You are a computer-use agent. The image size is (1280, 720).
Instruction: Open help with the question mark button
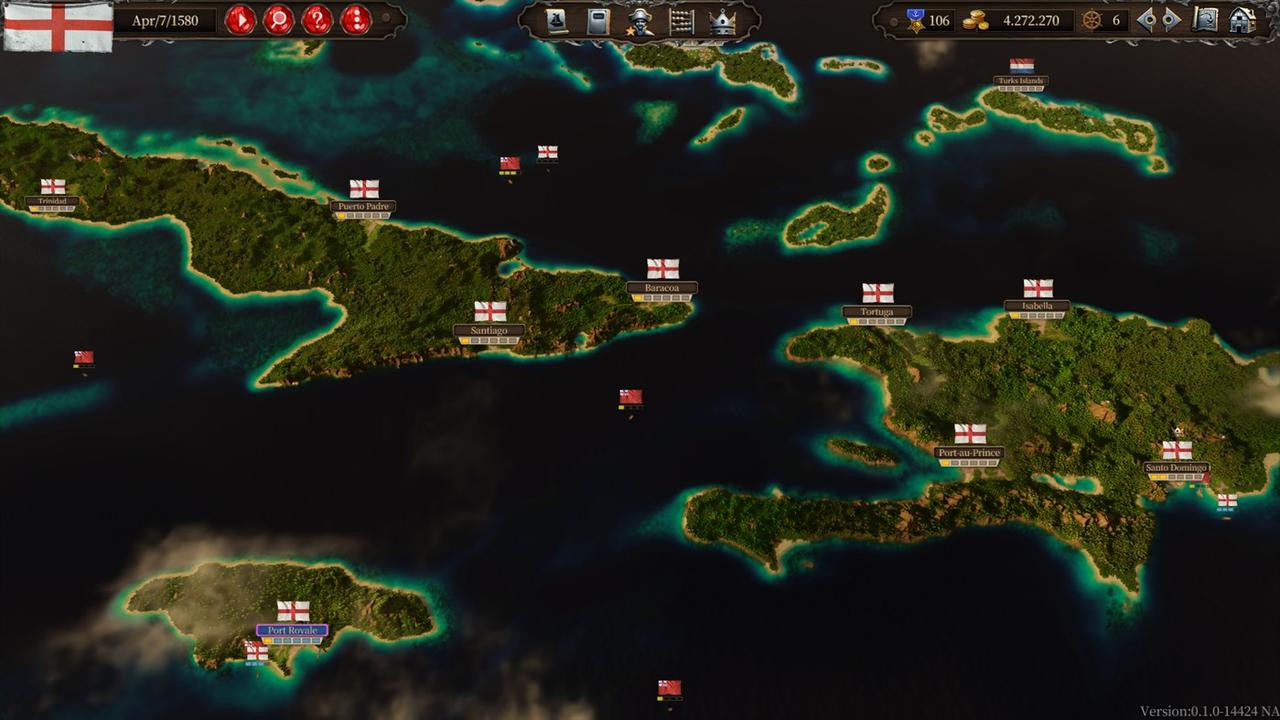317,20
